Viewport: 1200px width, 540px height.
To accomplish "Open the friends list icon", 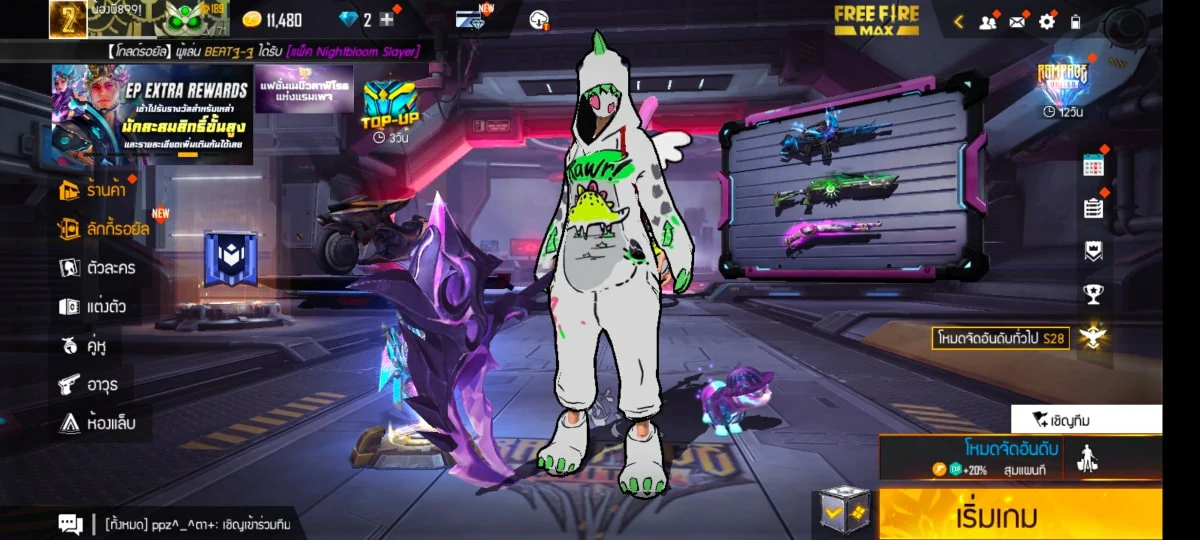I will click(988, 21).
